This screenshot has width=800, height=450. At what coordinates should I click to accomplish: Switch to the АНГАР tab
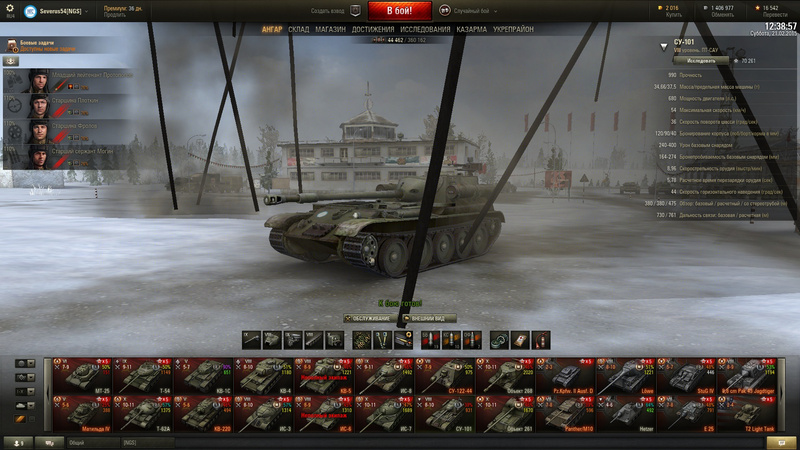[x=272, y=30]
